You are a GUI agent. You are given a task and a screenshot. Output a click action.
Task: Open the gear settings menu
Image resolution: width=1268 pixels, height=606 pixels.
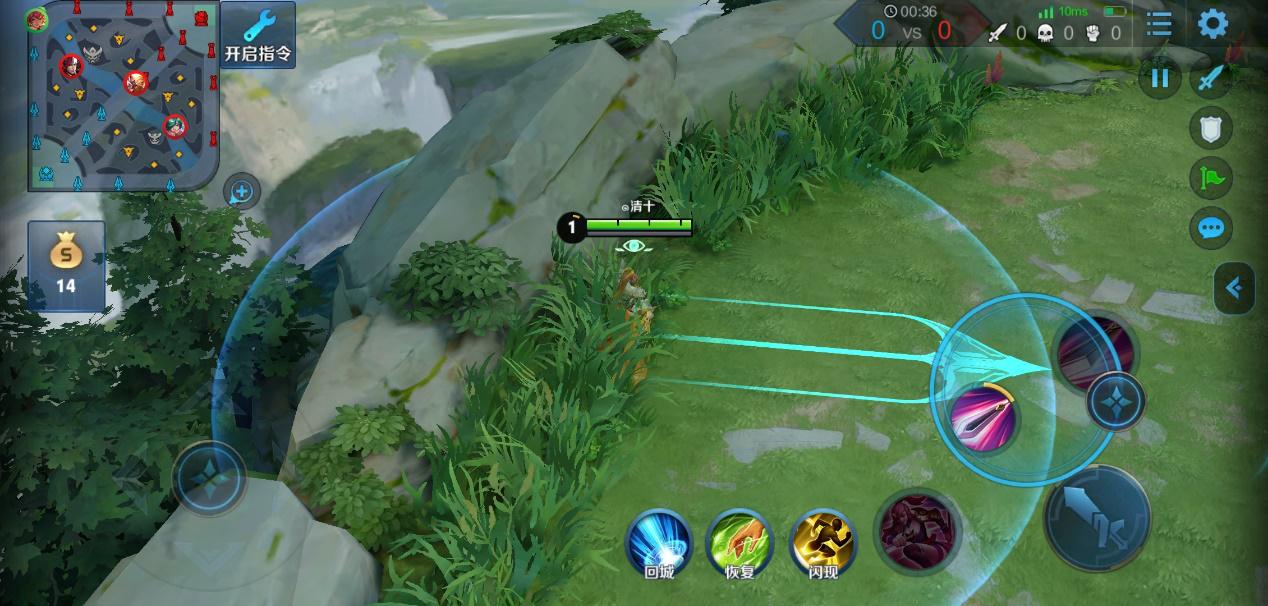(x=1212, y=24)
